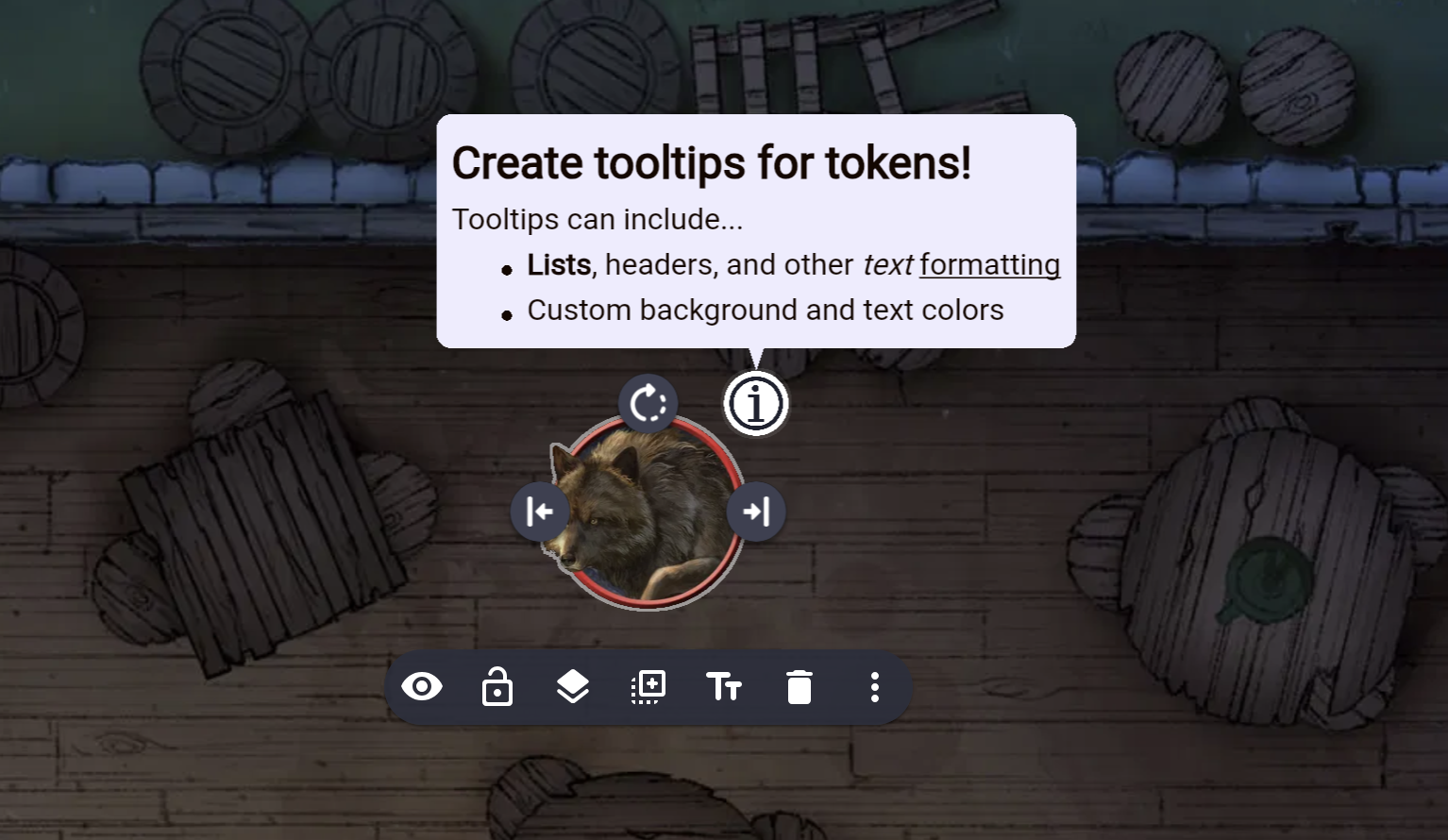The width and height of the screenshot is (1448, 840).
Task: Expand additional token actions via kebab menu
Action: (873, 687)
